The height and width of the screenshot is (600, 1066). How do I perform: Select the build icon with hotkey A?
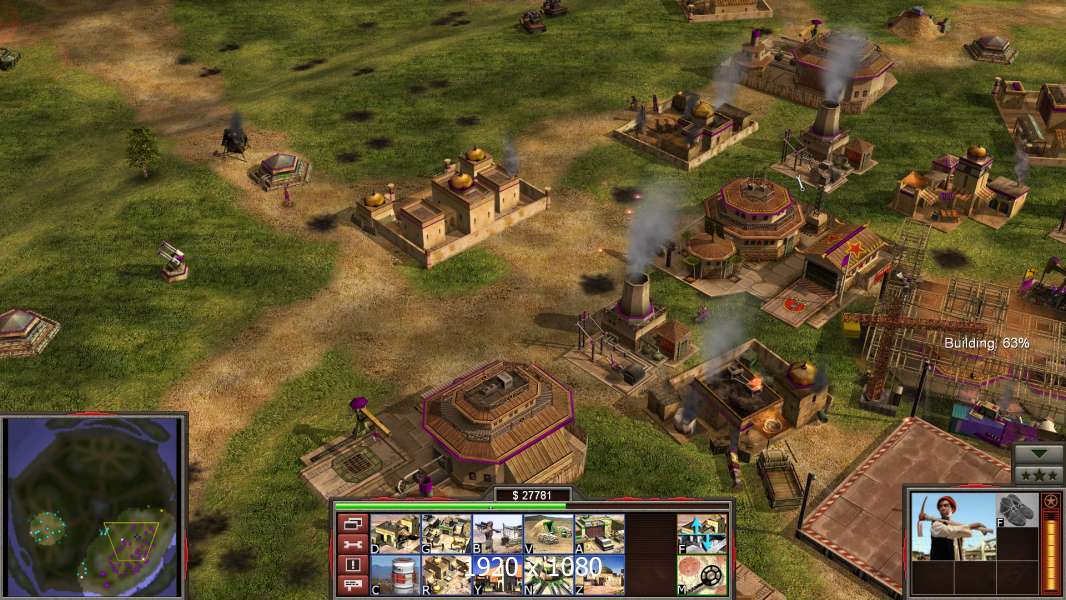(x=599, y=534)
